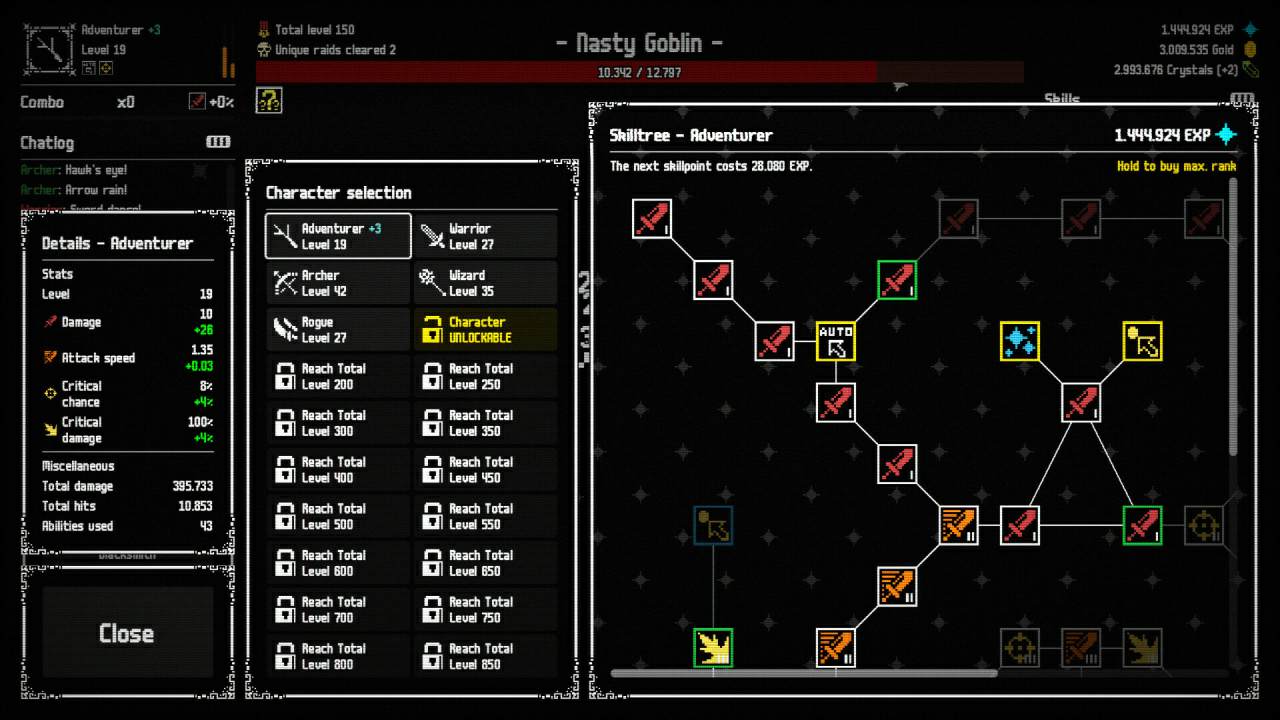Screen dimensions: 1280x720
Task: Upgrade the yellow claw skill node
Action: pyautogui.click(x=713, y=648)
